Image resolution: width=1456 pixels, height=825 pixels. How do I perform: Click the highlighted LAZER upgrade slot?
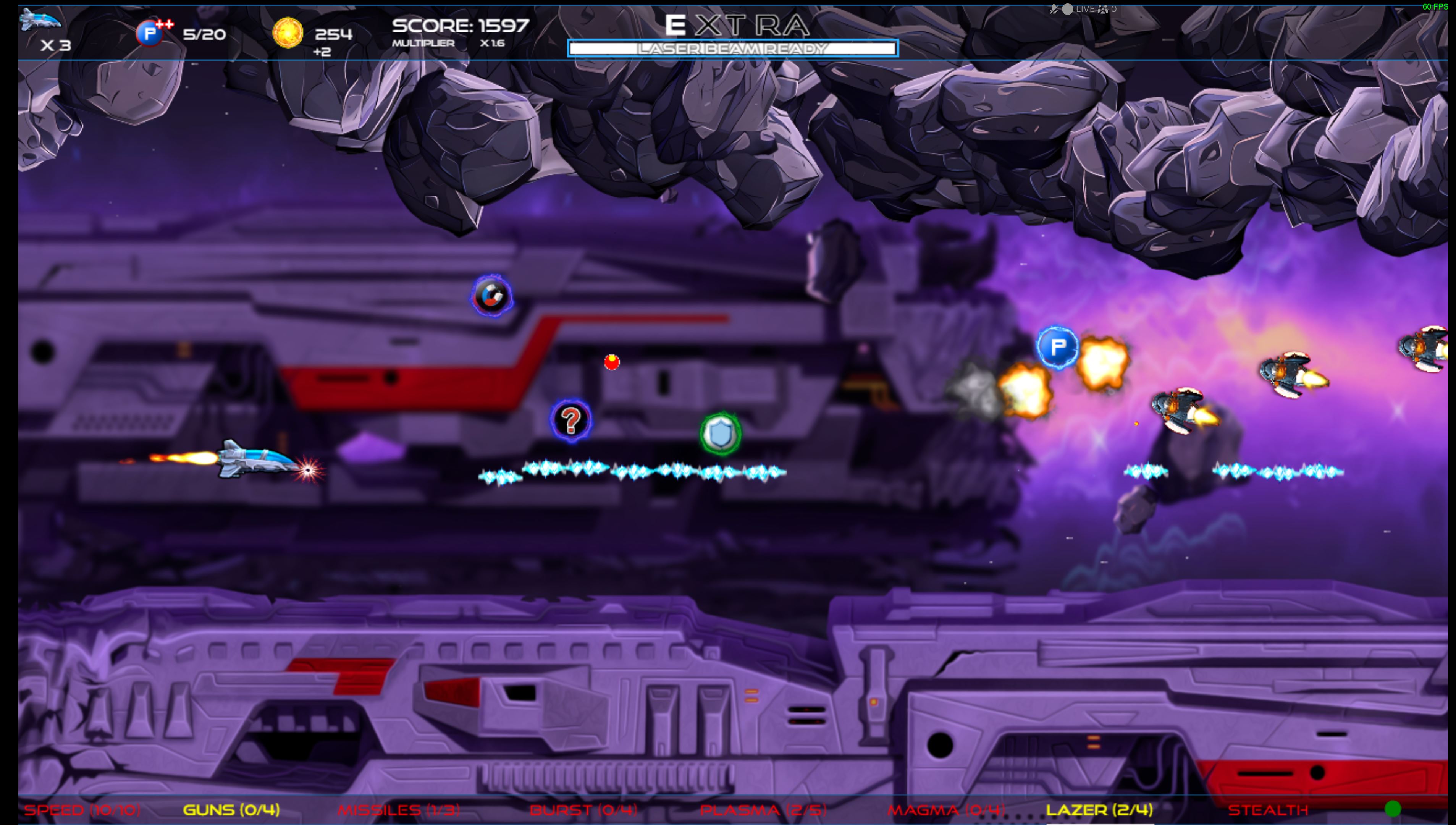tap(1099, 810)
